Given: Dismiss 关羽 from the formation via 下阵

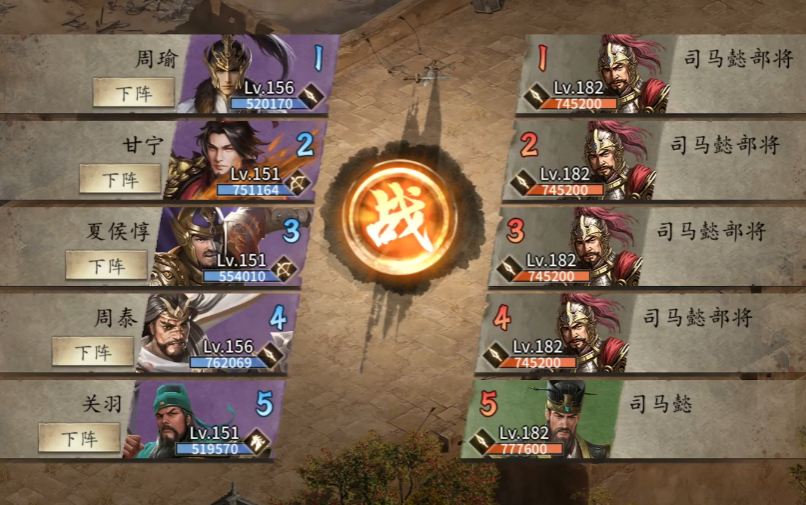Looking at the screenshot, I should [79, 437].
